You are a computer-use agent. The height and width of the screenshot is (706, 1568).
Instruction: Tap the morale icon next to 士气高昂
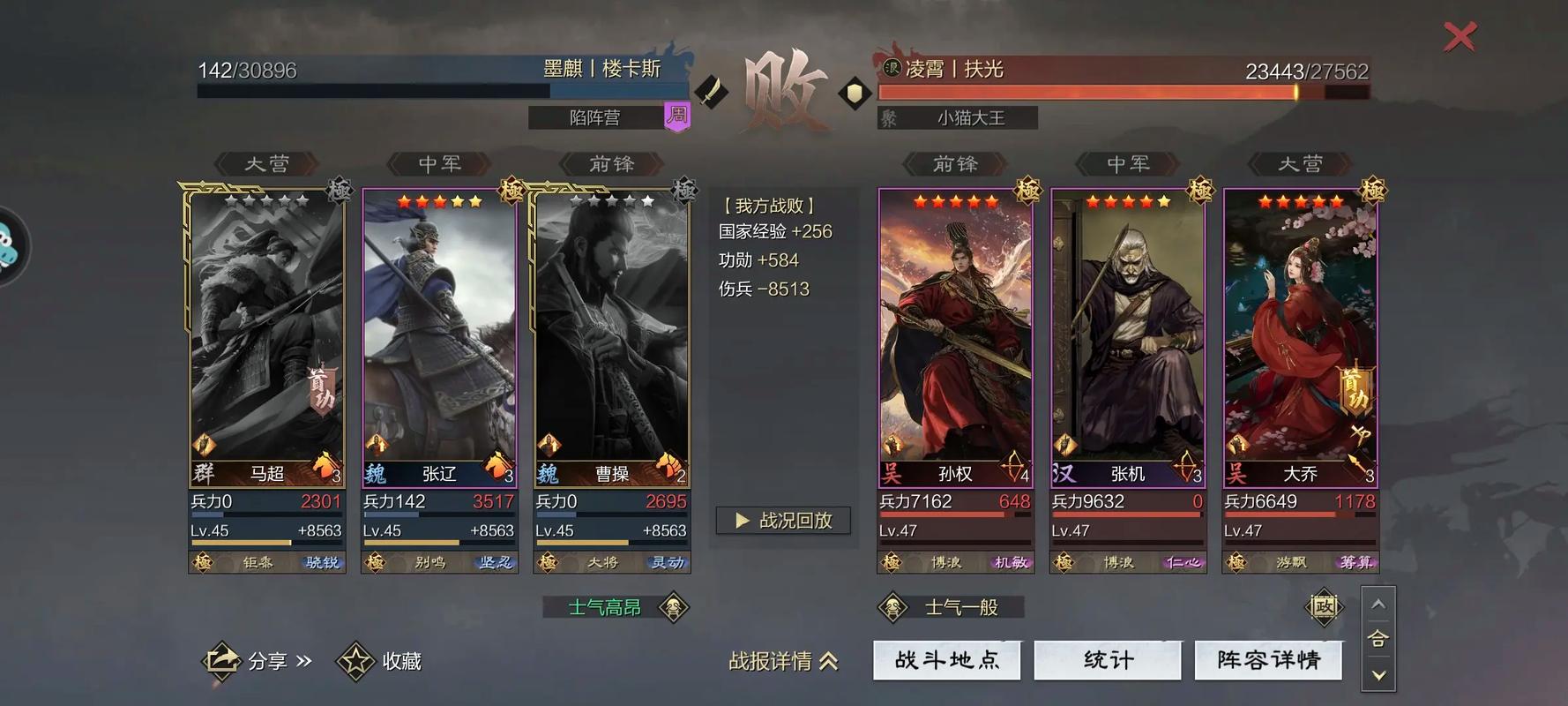(674, 607)
